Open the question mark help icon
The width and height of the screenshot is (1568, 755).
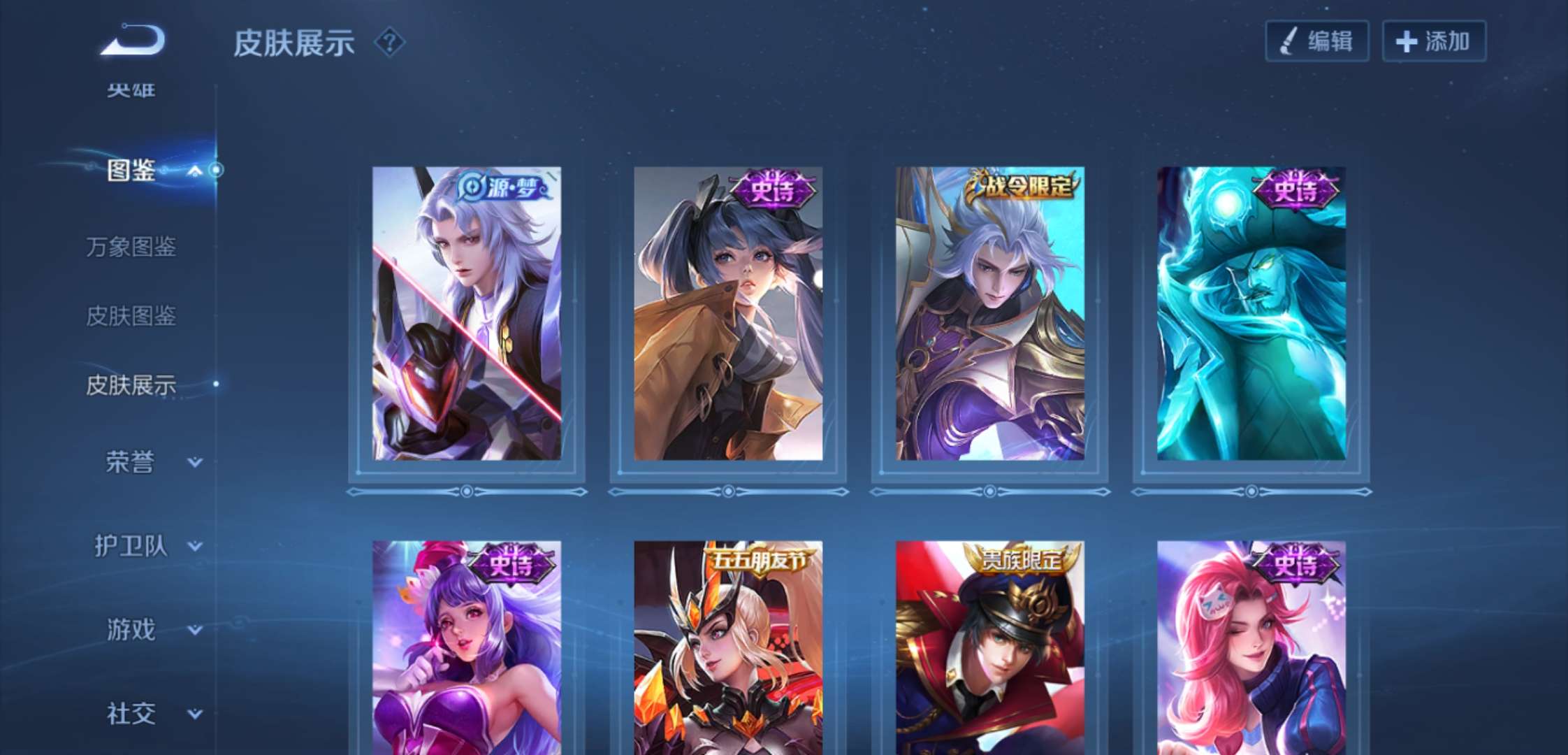coord(389,43)
